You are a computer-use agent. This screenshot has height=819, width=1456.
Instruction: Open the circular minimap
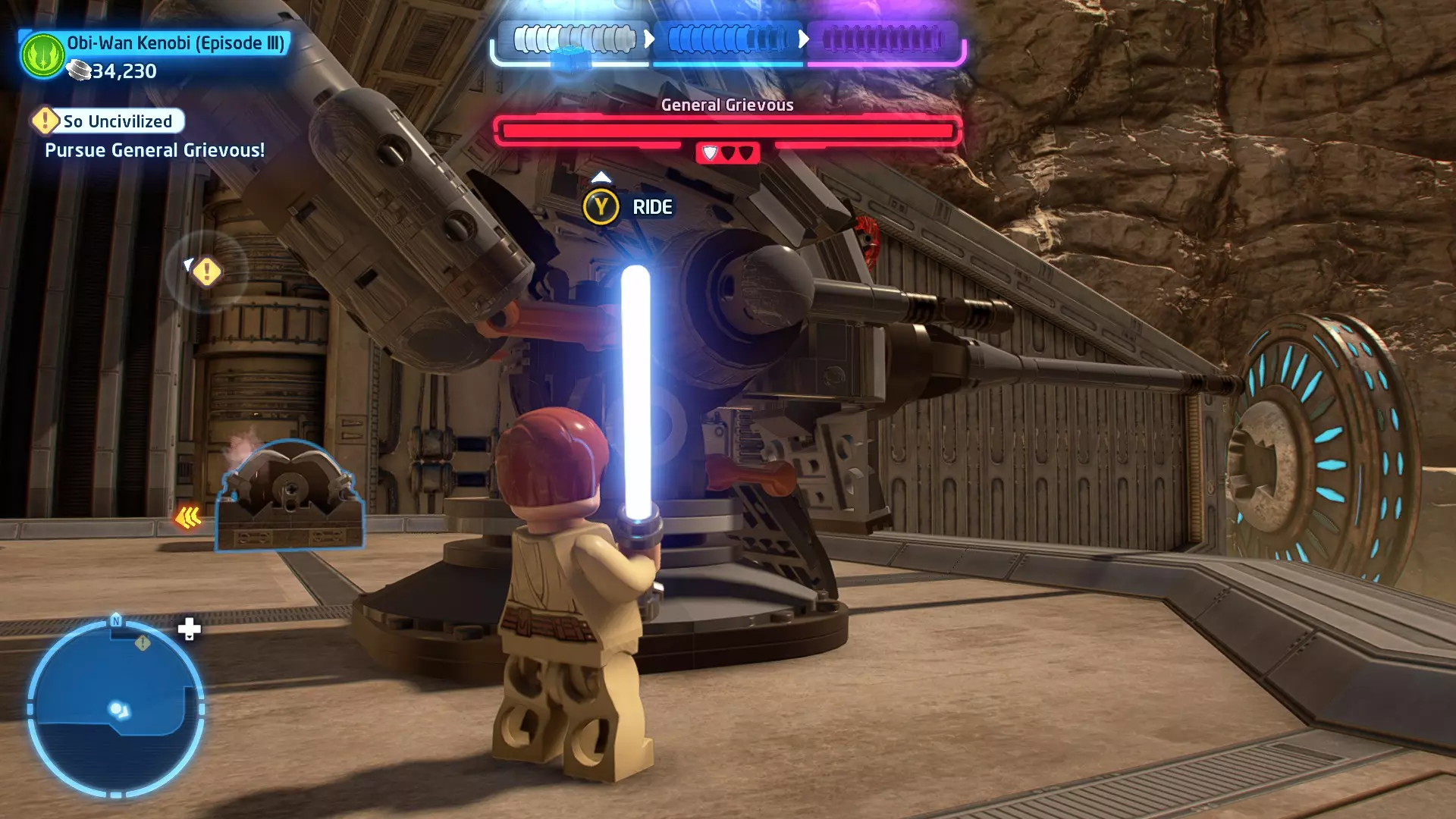click(115, 708)
